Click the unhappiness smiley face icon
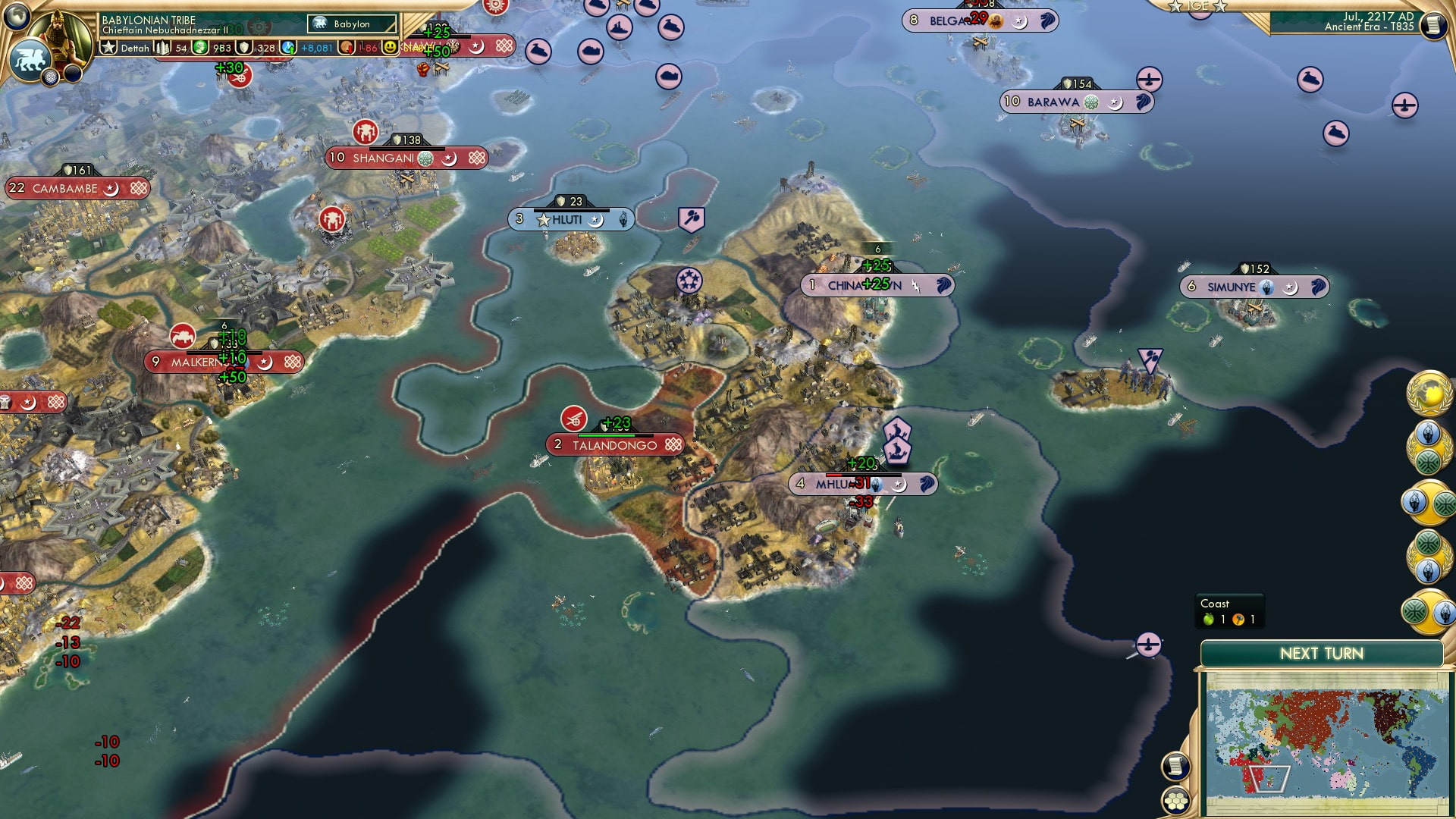The height and width of the screenshot is (819, 1456). pyautogui.click(x=391, y=48)
